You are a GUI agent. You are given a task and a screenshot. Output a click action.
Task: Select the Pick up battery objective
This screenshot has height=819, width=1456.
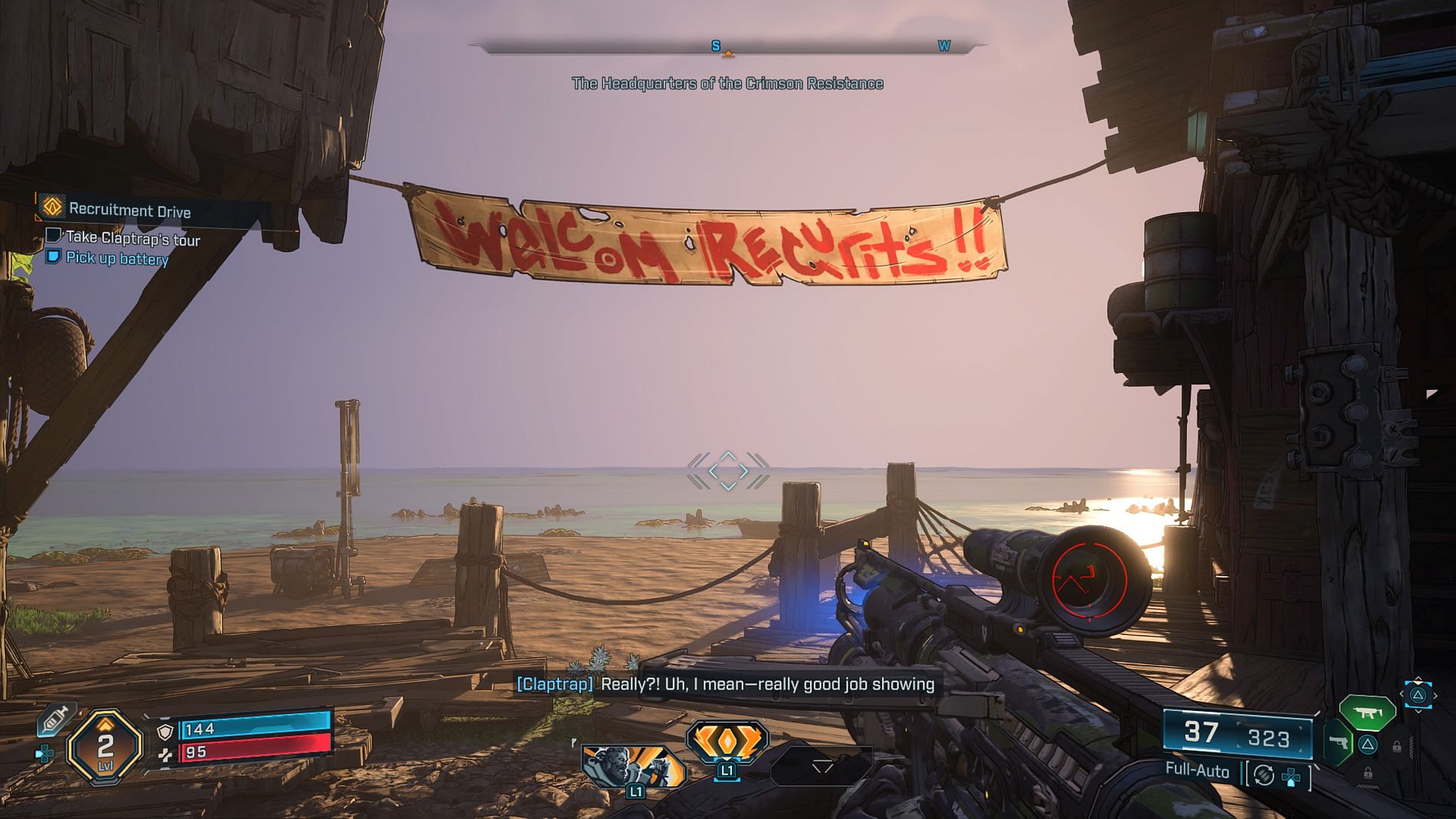(x=116, y=258)
